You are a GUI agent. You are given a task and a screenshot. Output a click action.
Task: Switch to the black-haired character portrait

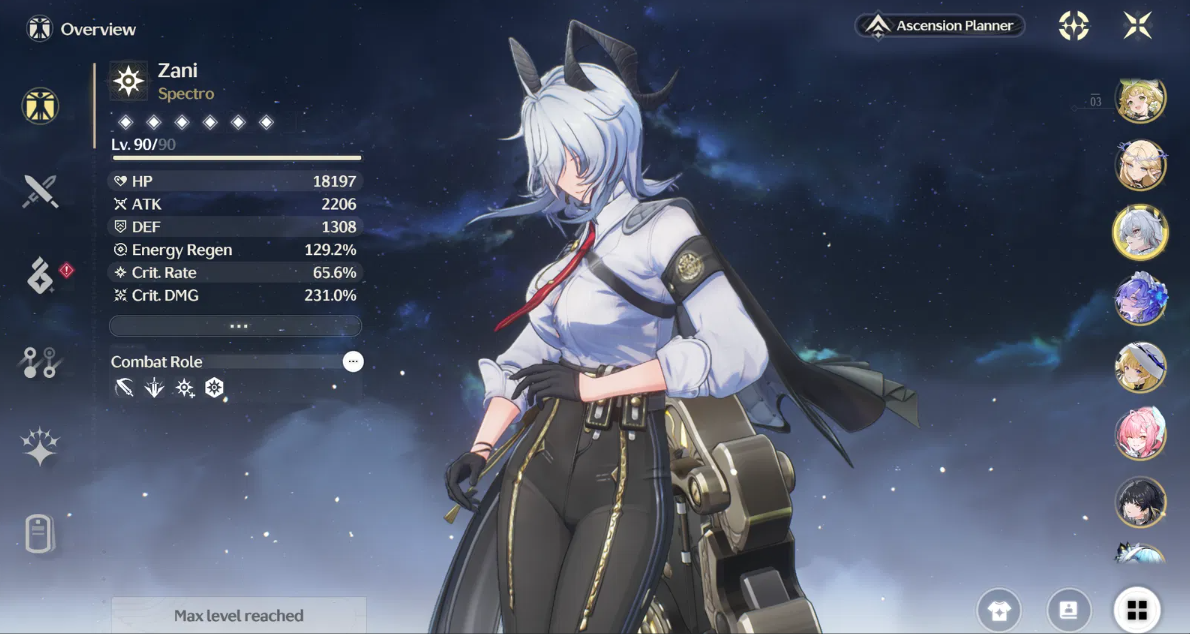pyautogui.click(x=1140, y=503)
